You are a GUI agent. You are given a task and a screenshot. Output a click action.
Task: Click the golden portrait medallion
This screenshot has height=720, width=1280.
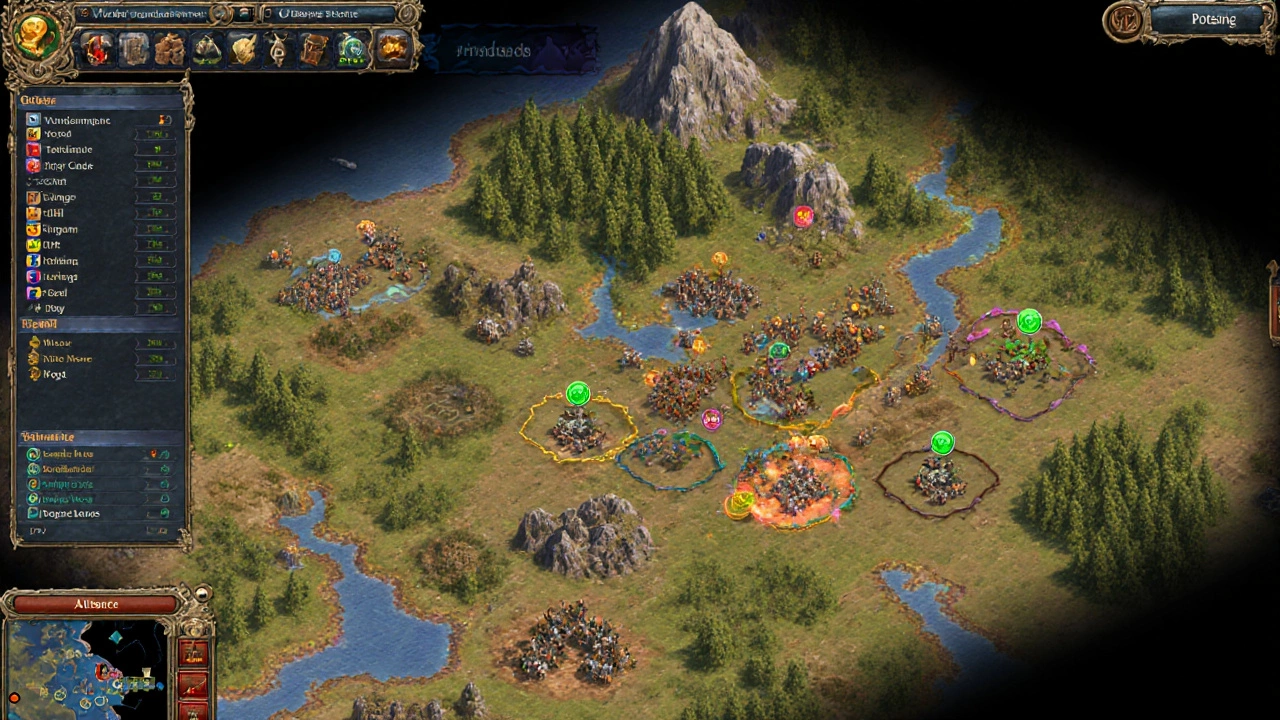pyautogui.click(x=38, y=36)
